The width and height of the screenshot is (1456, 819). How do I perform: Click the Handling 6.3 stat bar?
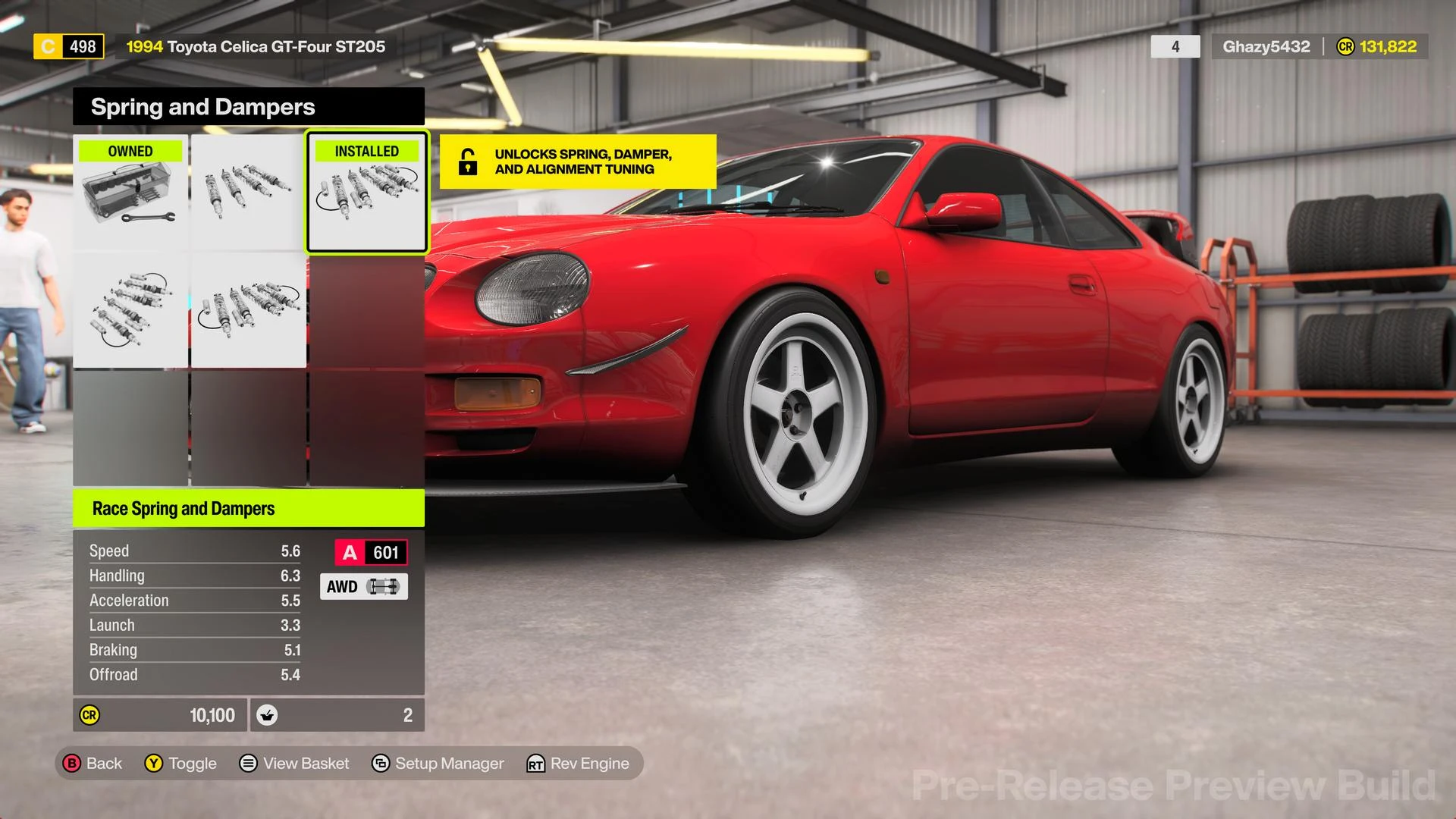pos(193,575)
